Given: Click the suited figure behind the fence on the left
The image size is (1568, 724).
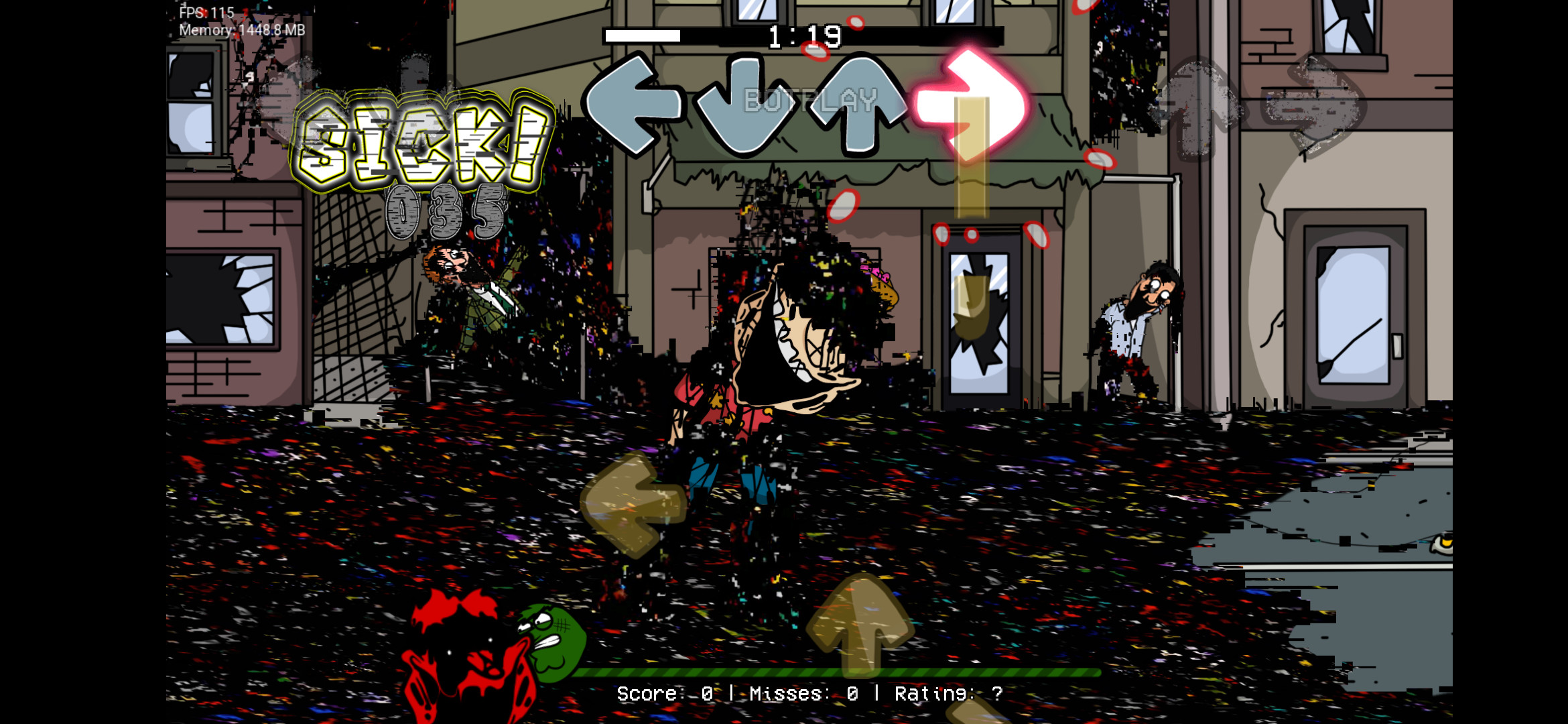Looking at the screenshot, I should [x=469, y=302].
